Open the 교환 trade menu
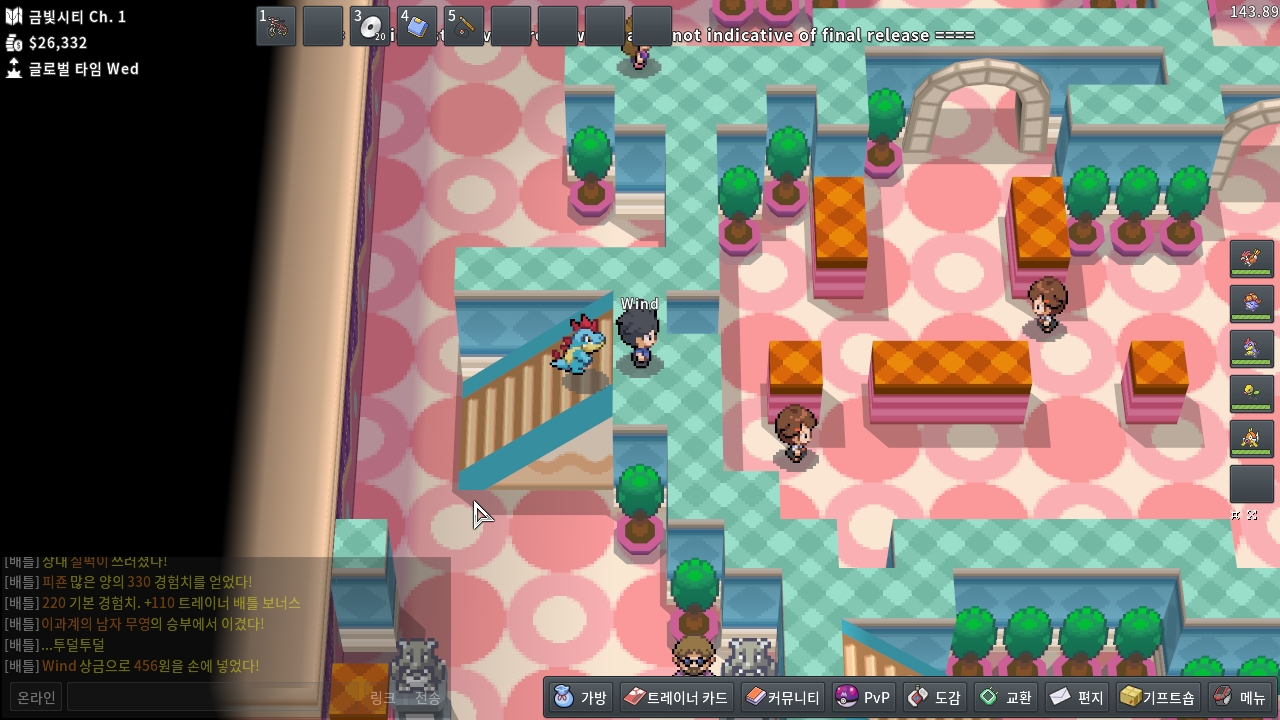 click(x=1005, y=697)
